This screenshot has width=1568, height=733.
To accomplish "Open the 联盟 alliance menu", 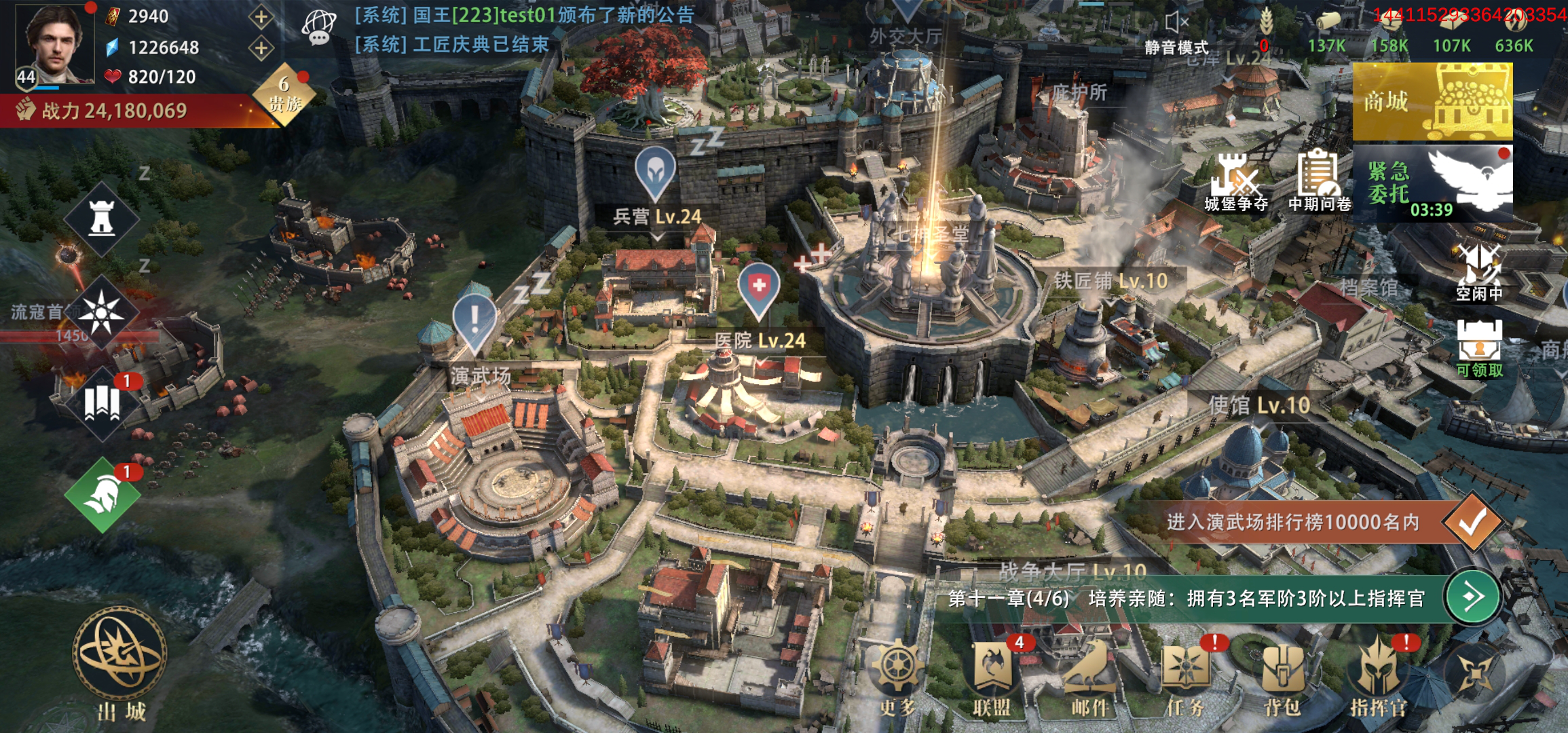I will tap(993, 677).
